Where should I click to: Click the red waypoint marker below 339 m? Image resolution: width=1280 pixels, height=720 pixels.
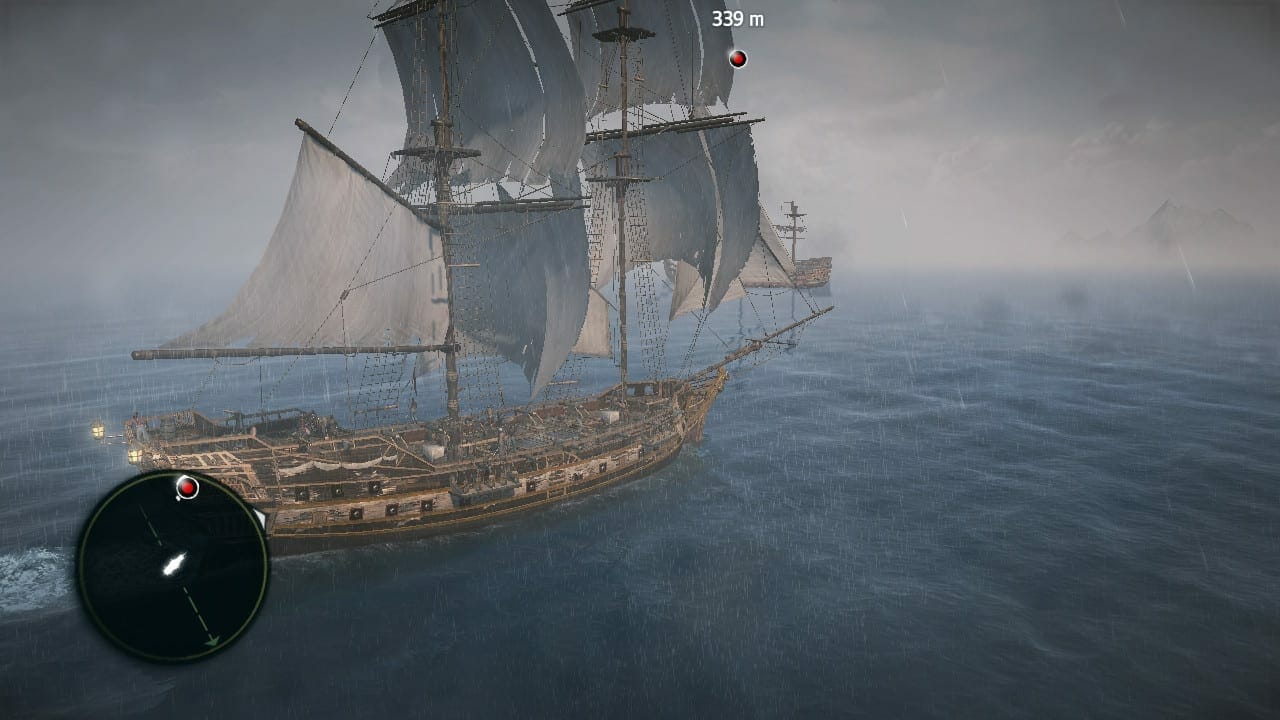coord(738,59)
